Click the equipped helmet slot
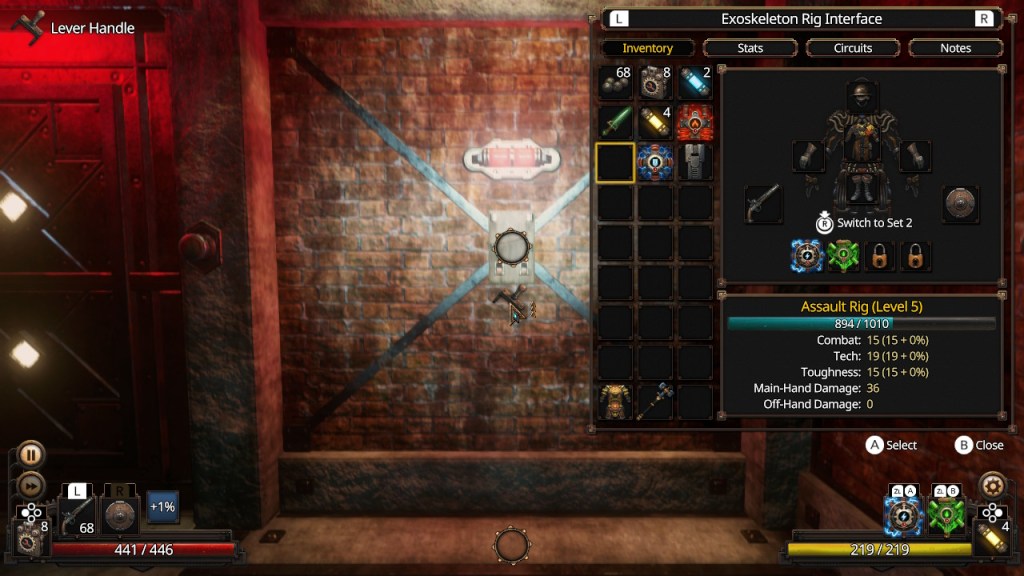 coord(863,96)
